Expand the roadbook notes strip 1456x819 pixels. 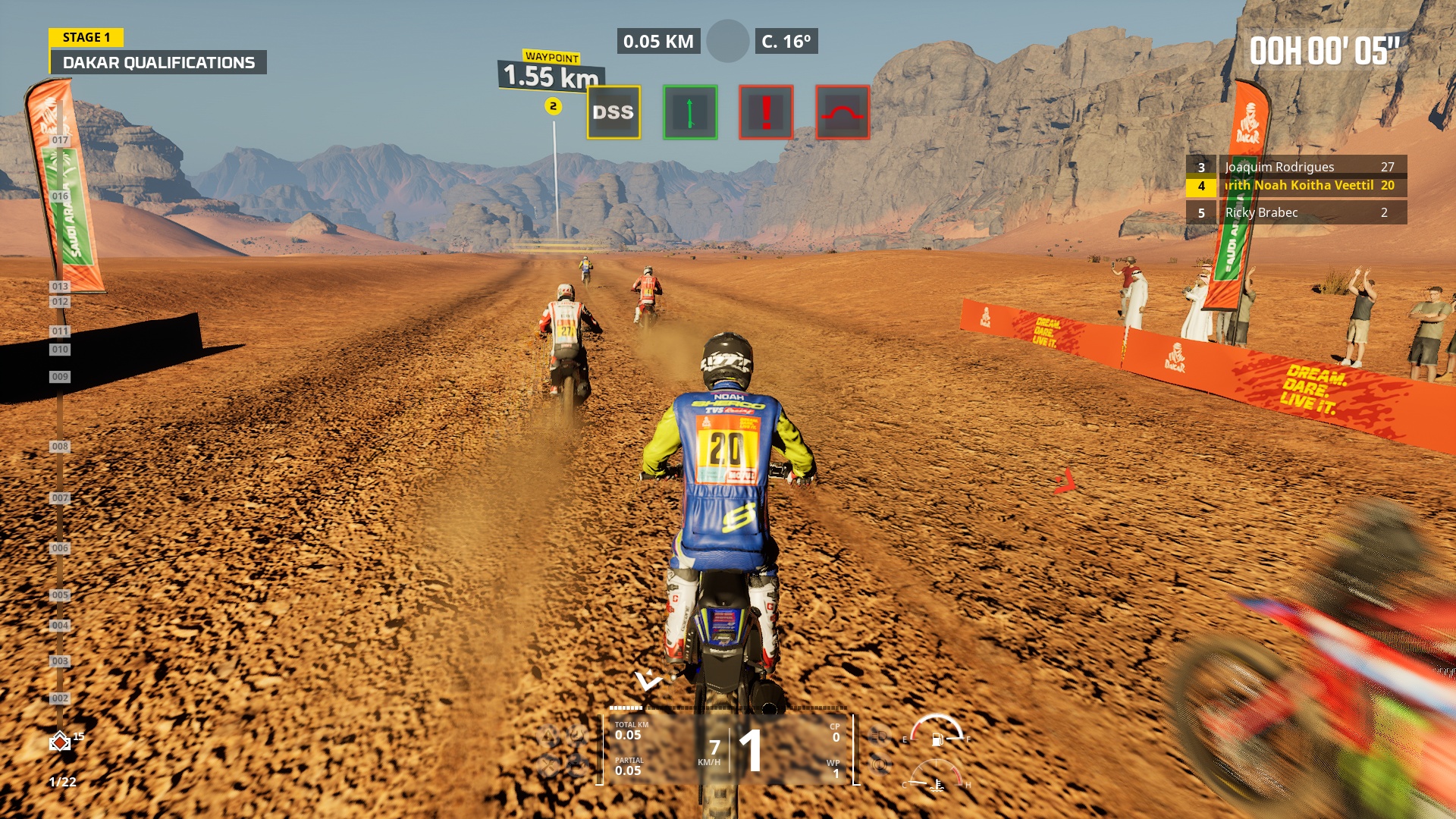727,111
